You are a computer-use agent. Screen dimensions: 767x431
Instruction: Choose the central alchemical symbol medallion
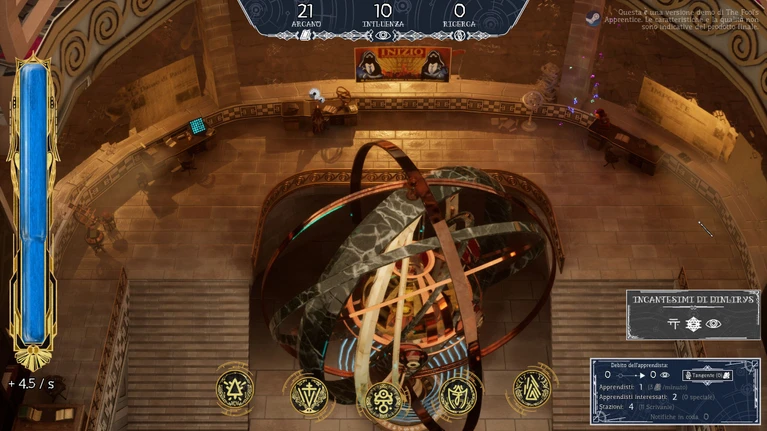[x=384, y=399]
